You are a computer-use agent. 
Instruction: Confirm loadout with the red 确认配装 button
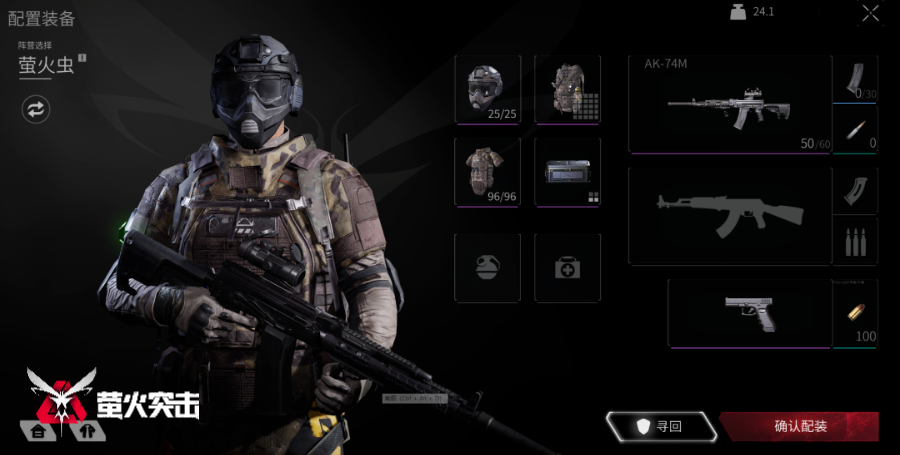click(799, 427)
